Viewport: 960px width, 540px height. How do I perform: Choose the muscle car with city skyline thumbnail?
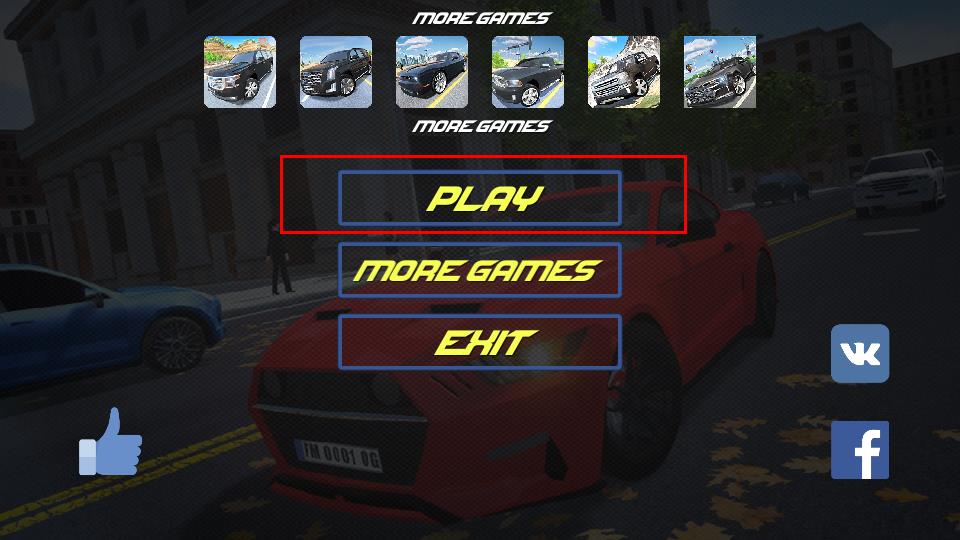point(432,72)
